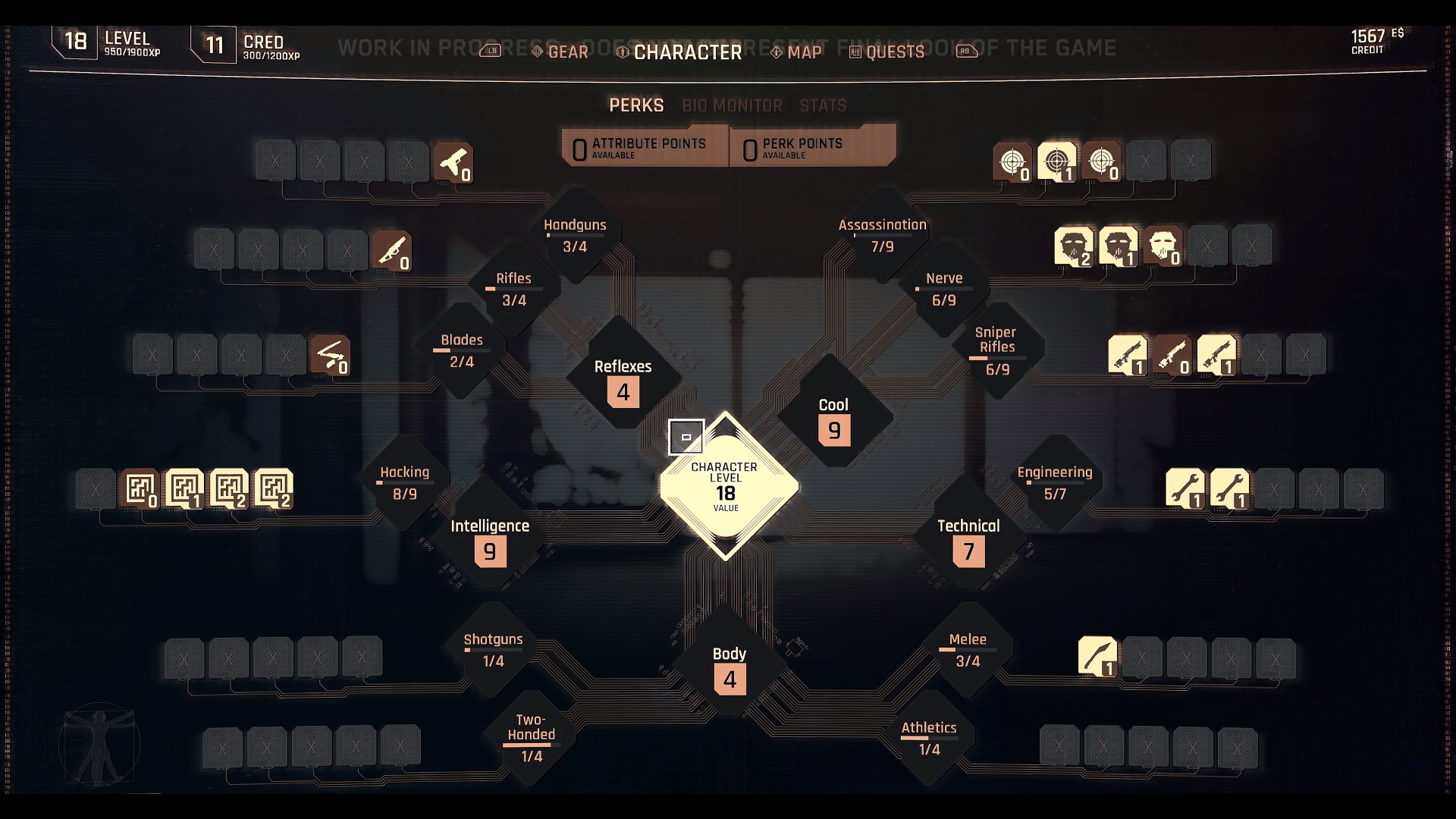Screen dimensions: 1456x819
Task: Select the Cool attribute node
Action: point(834,419)
